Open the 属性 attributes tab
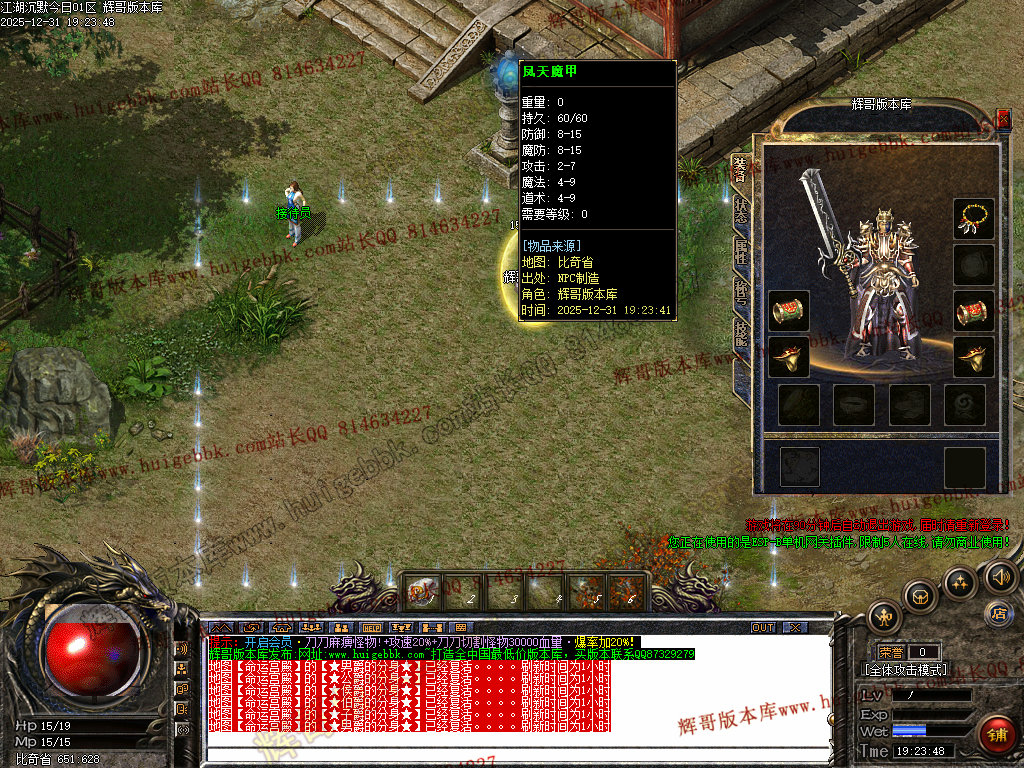The image size is (1024, 768). point(740,252)
